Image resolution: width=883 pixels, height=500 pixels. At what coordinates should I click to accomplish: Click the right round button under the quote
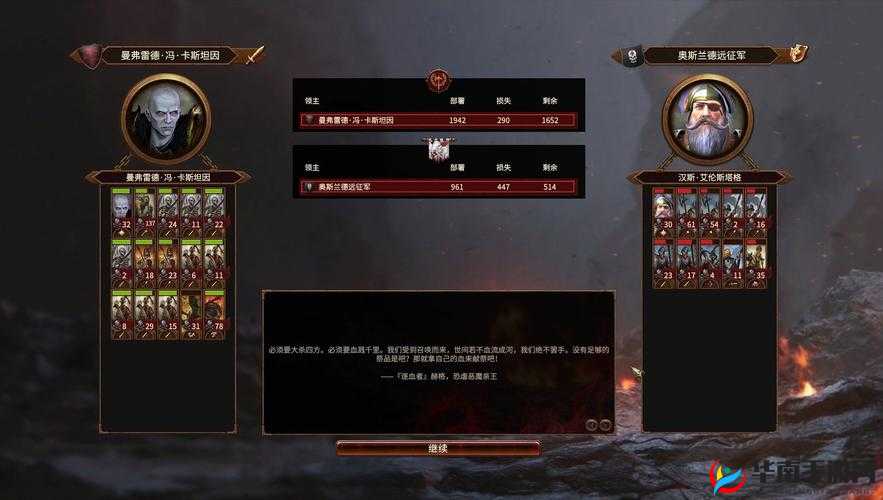pos(605,424)
